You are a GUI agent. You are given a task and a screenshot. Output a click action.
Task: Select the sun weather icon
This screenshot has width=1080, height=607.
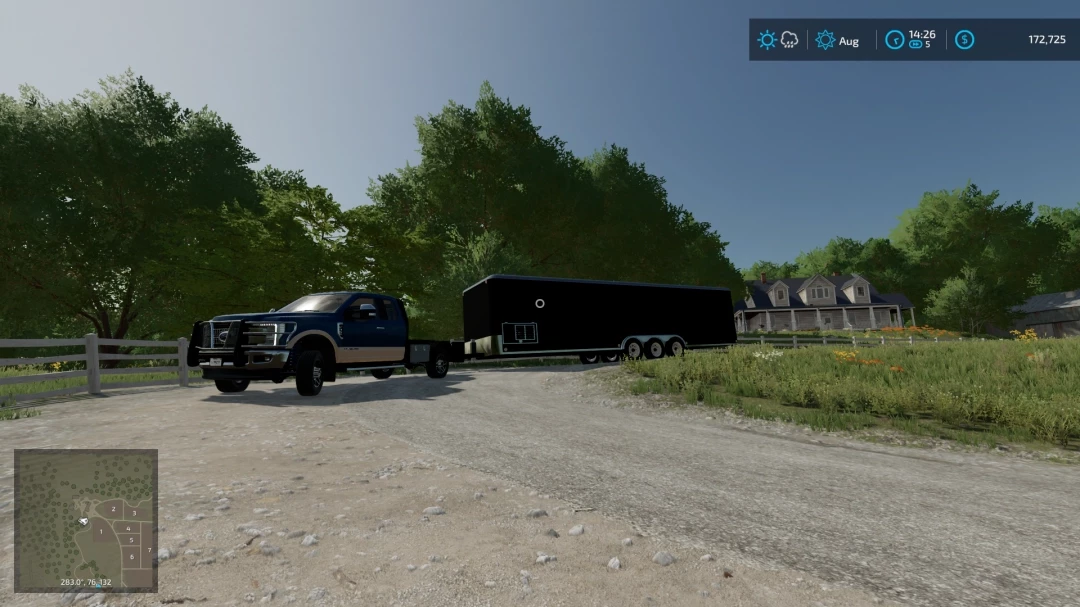tap(767, 40)
